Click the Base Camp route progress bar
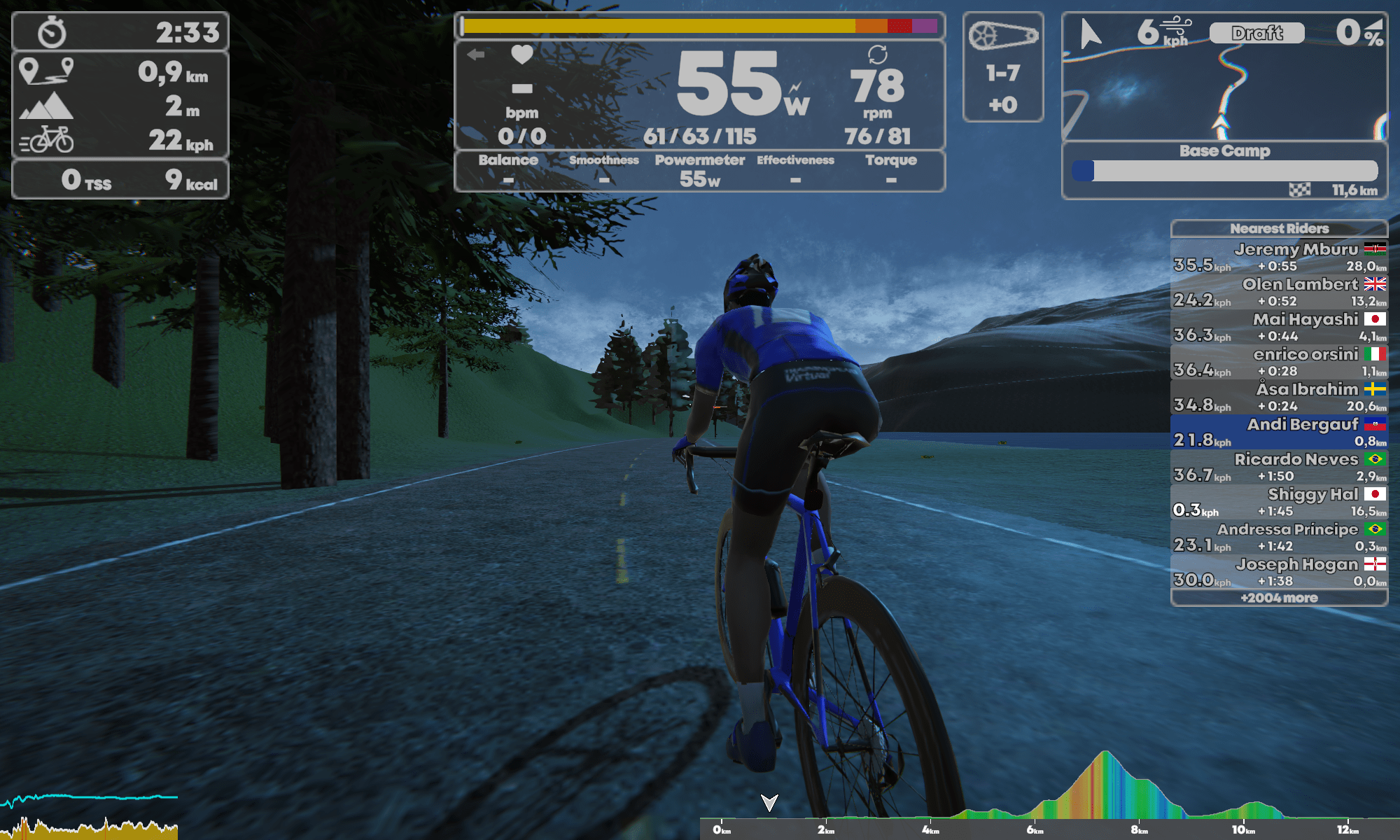The width and height of the screenshot is (1400, 840). point(1224,171)
